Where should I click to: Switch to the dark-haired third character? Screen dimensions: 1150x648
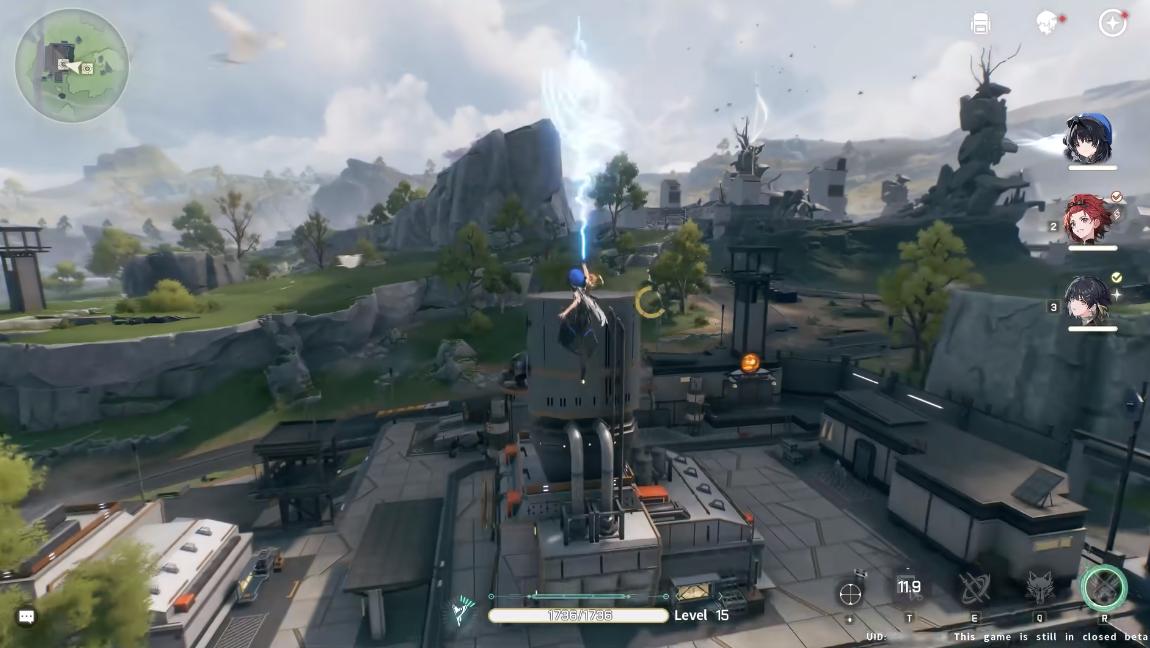1088,300
